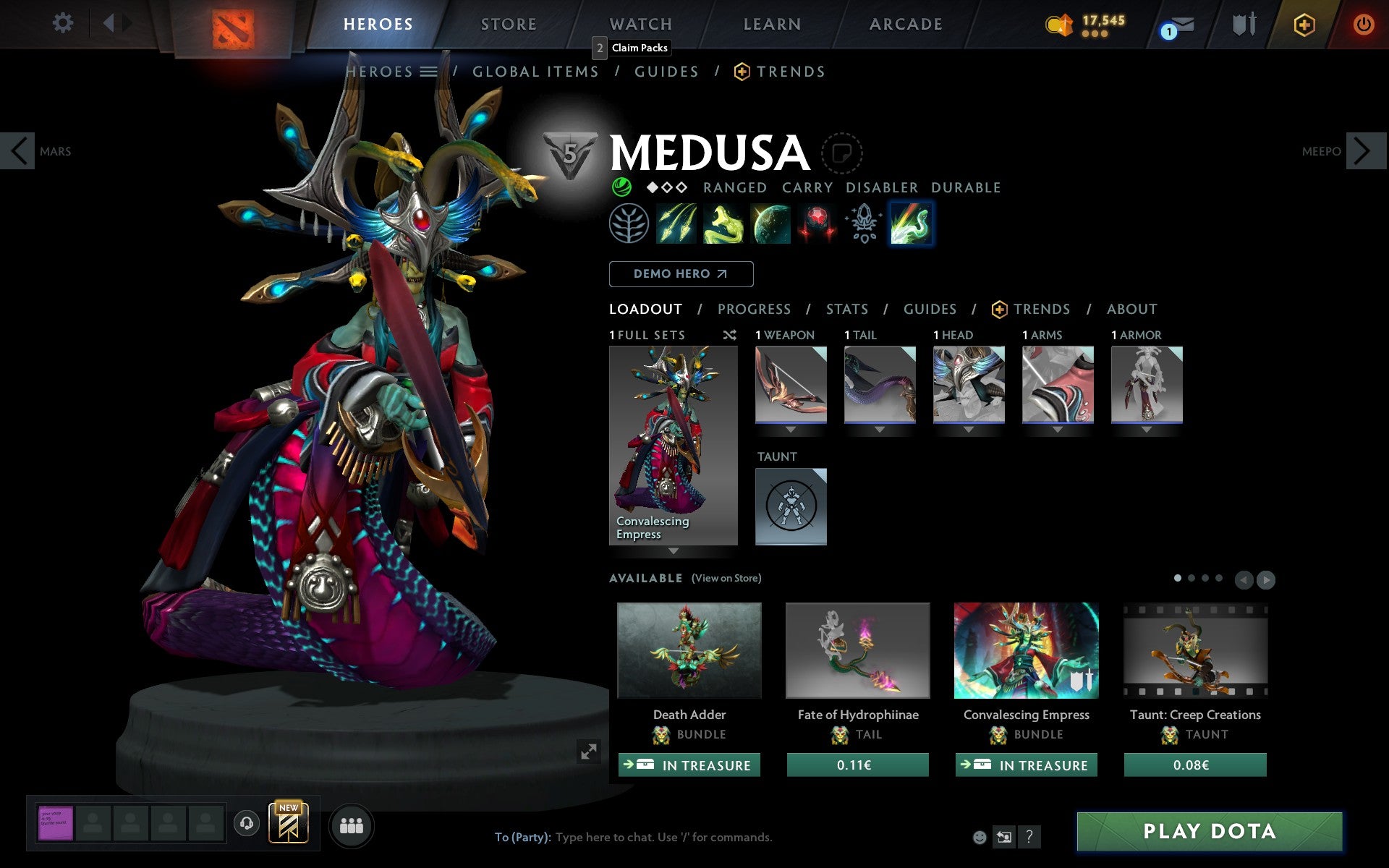Expand the Weapon slot dropdown arrow
The width and height of the screenshot is (1389, 868).
pos(791,428)
